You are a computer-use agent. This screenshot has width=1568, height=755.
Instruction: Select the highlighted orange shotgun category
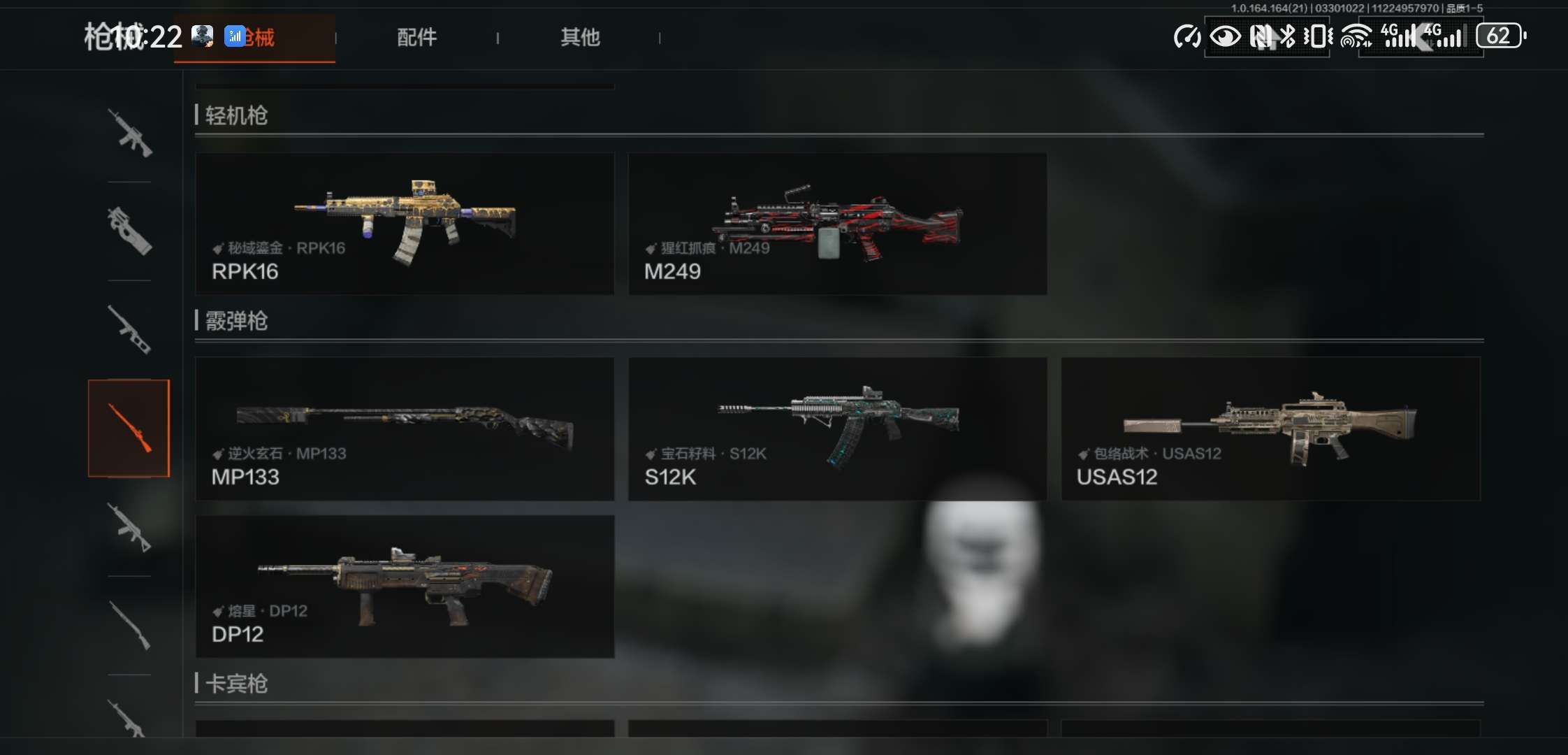pyautogui.click(x=129, y=428)
